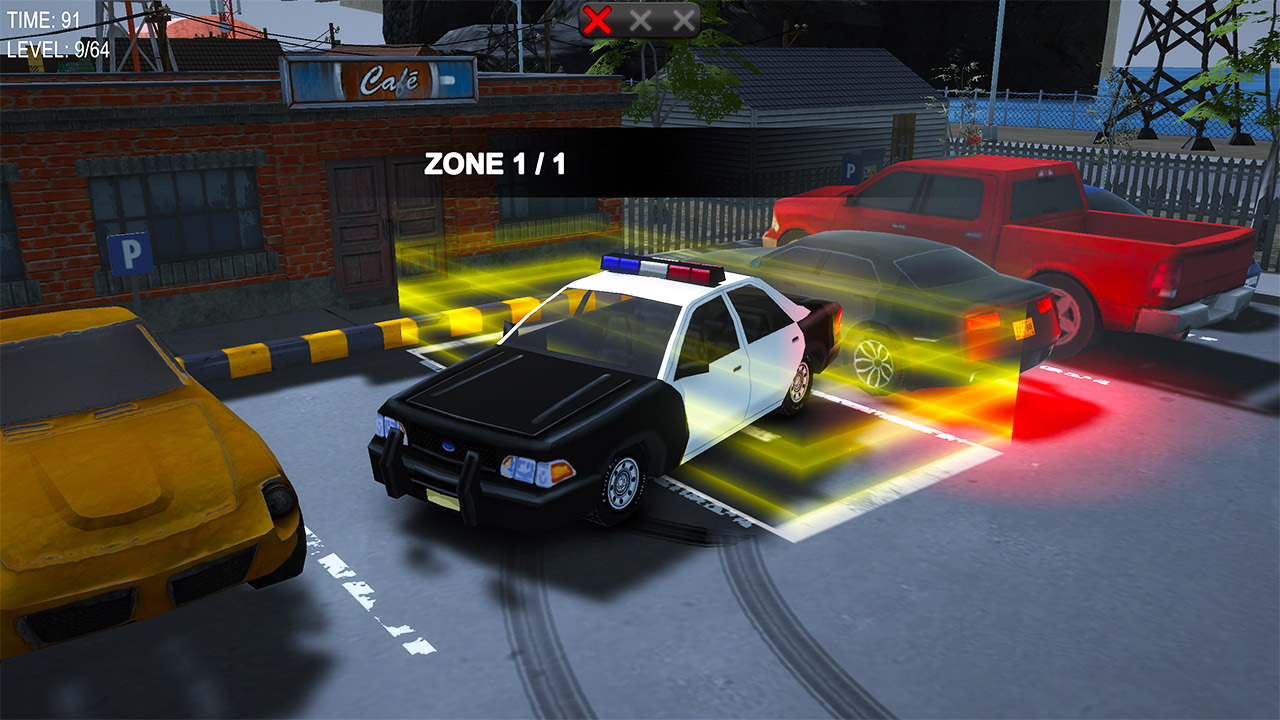Click the red X damage indicator

coord(599,17)
